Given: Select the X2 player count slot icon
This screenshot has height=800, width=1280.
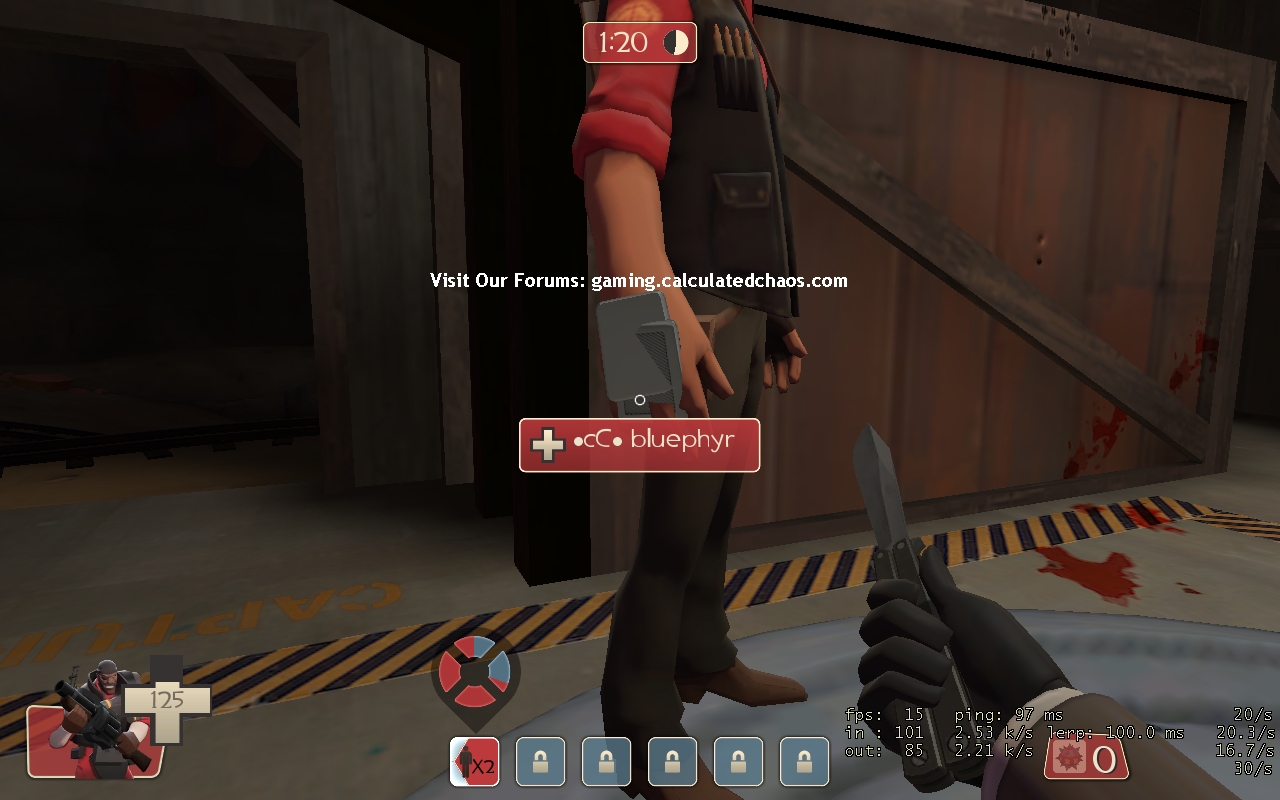Looking at the screenshot, I should click(x=474, y=761).
